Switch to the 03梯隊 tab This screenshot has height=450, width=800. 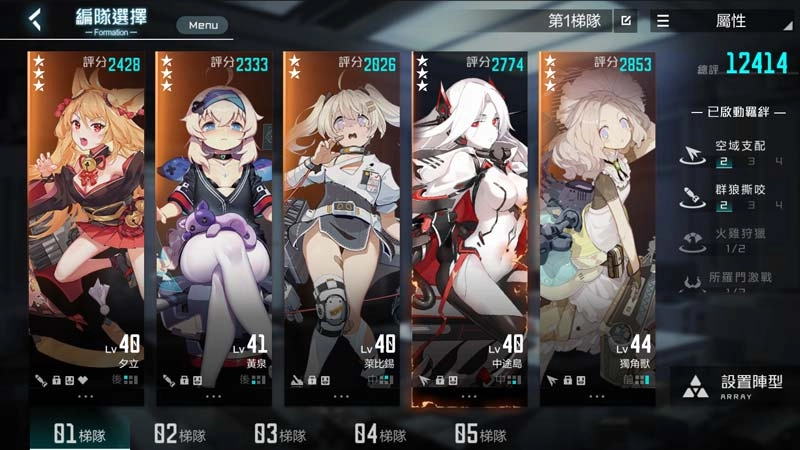pos(280,434)
